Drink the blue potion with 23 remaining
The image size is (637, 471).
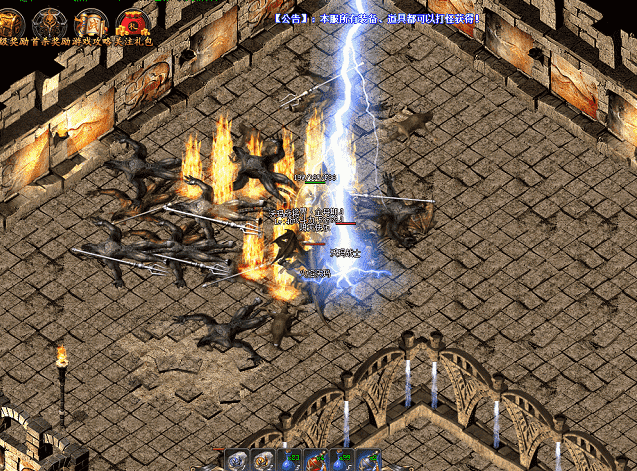(290, 460)
